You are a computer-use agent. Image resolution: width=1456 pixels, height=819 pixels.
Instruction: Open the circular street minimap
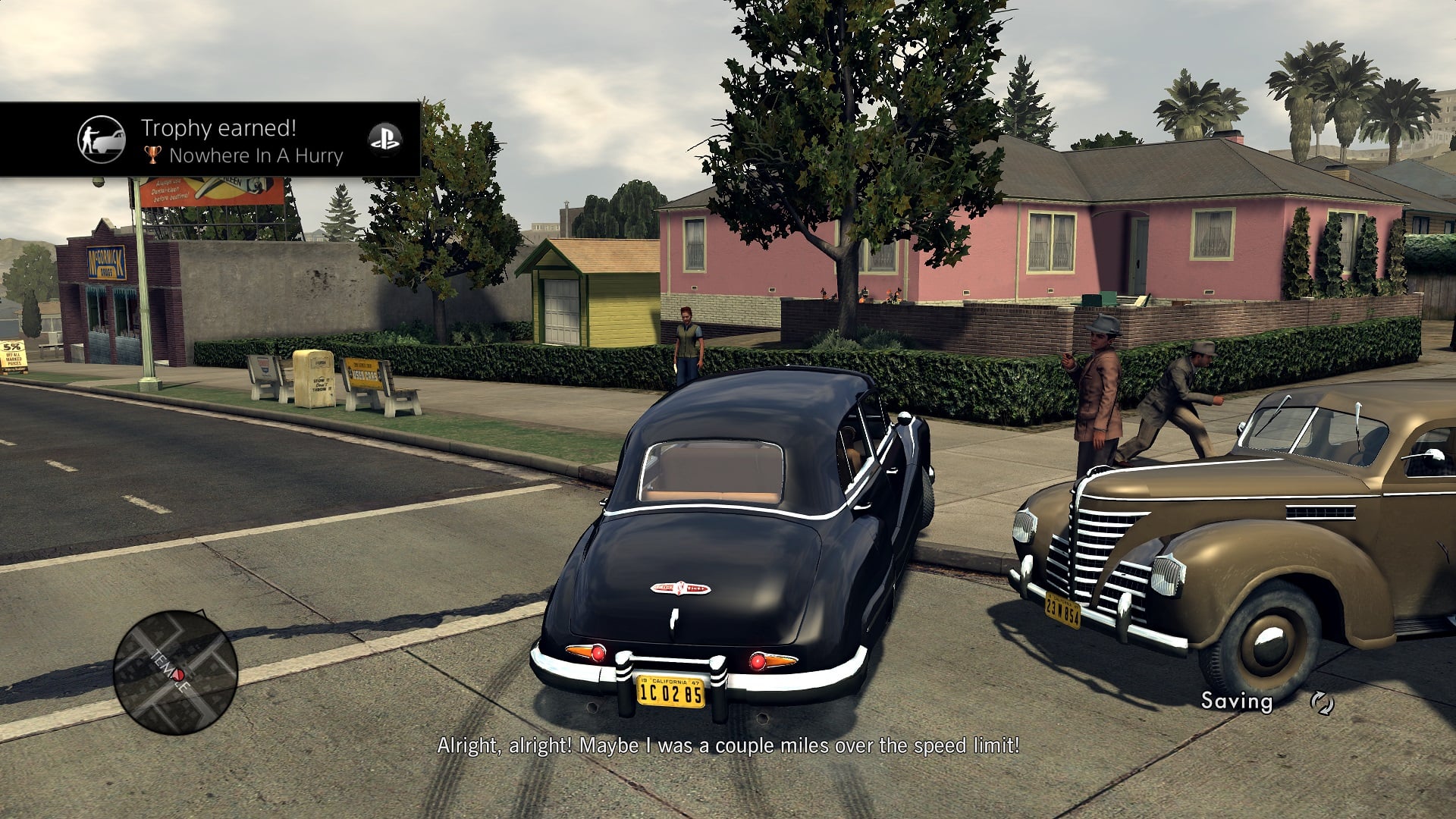(175, 673)
